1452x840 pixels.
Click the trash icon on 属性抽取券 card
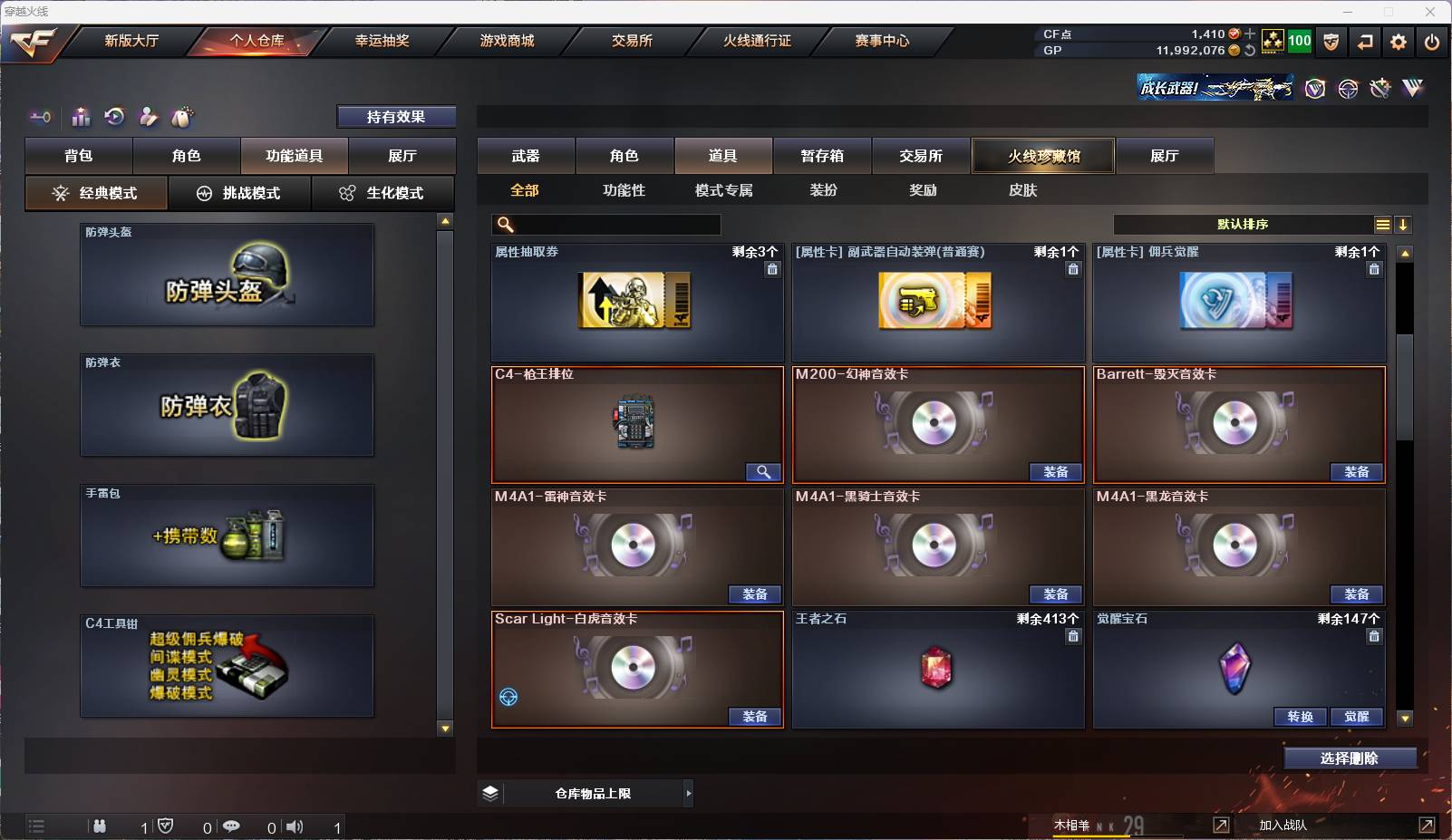pyautogui.click(x=773, y=269)
